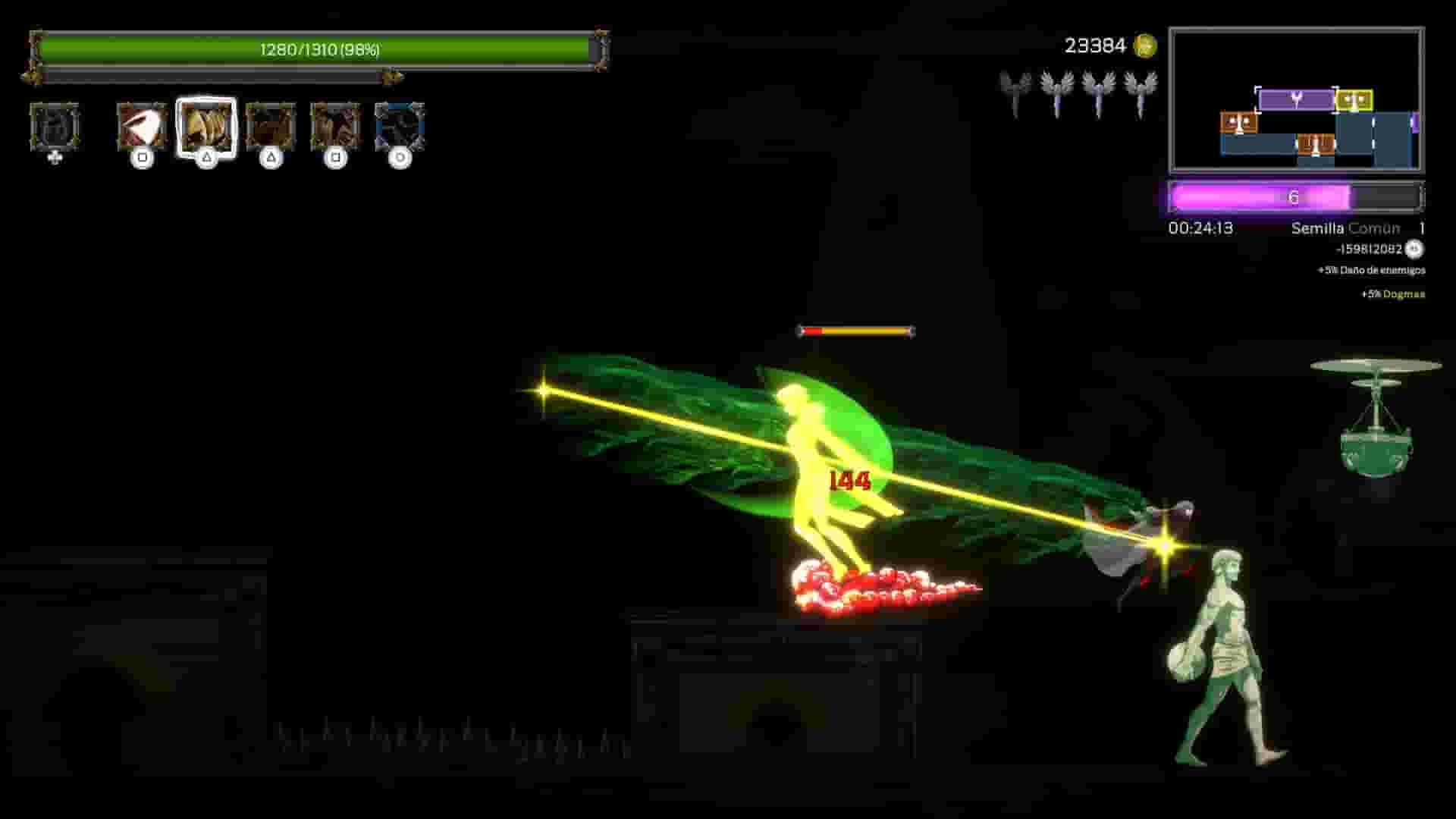Select the dagger ability in the Square slot
Image resolution: width=1456 pixels, height=819 pixels.
pyautogui.click(x=143, y=125)
